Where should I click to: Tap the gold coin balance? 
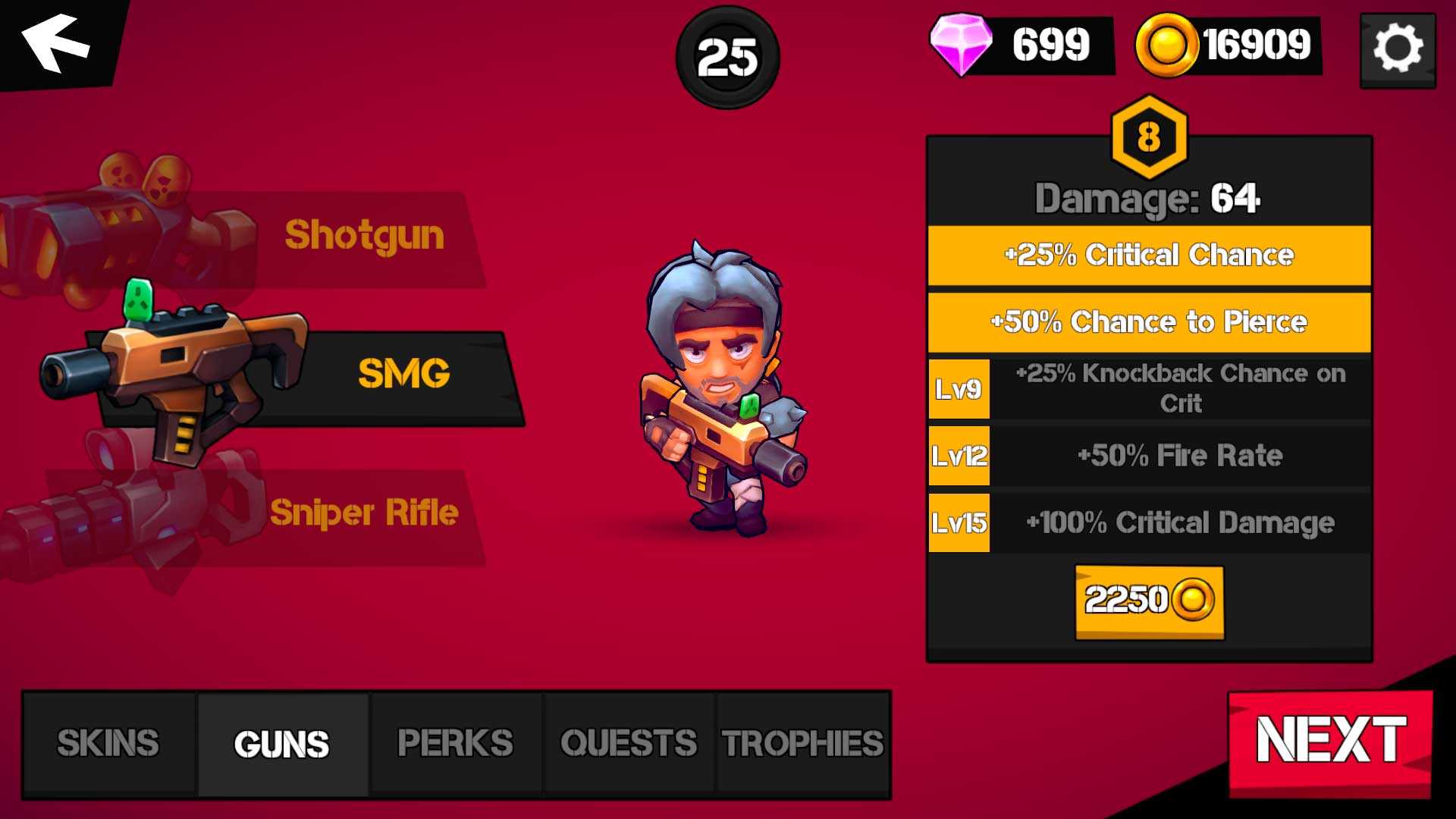tap(1228, 45)
